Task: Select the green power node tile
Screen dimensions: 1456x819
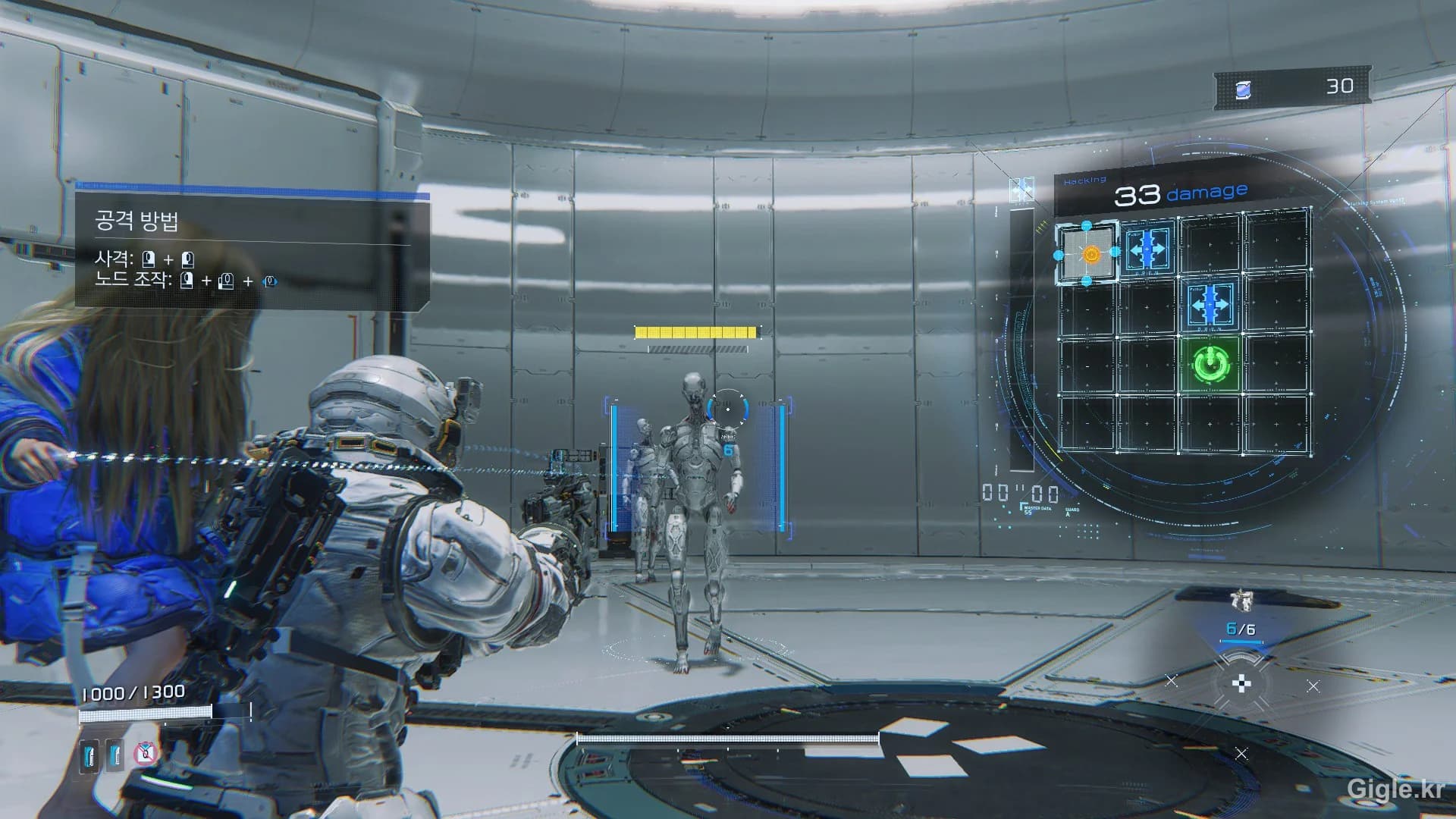Action: click(1210, 365)
